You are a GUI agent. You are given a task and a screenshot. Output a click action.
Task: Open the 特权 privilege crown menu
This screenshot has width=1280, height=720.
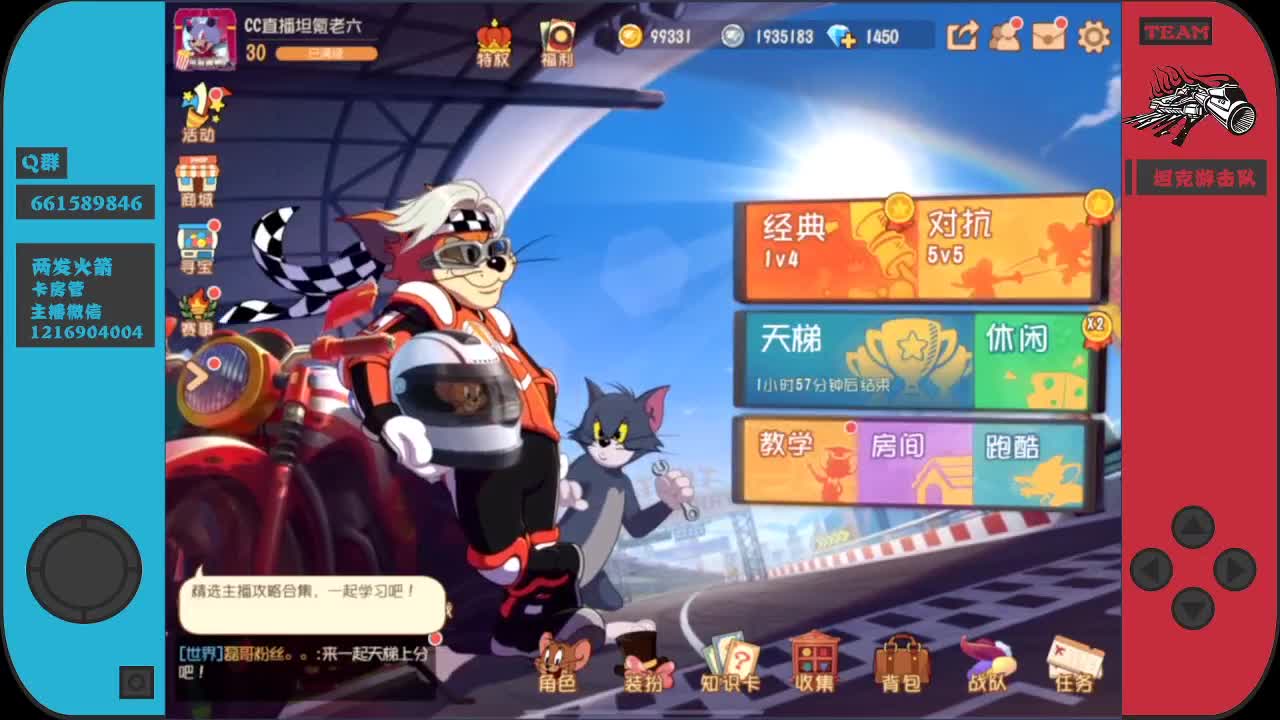(x=494, y=40)
